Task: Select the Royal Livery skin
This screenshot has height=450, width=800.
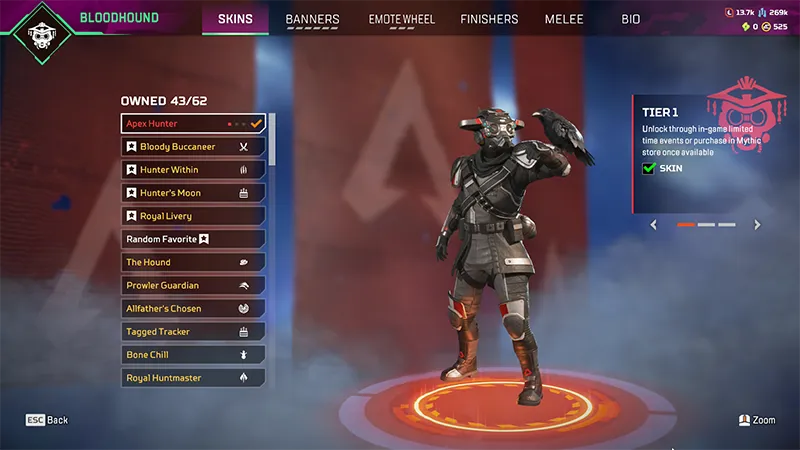Action: (x=193, y=216)
